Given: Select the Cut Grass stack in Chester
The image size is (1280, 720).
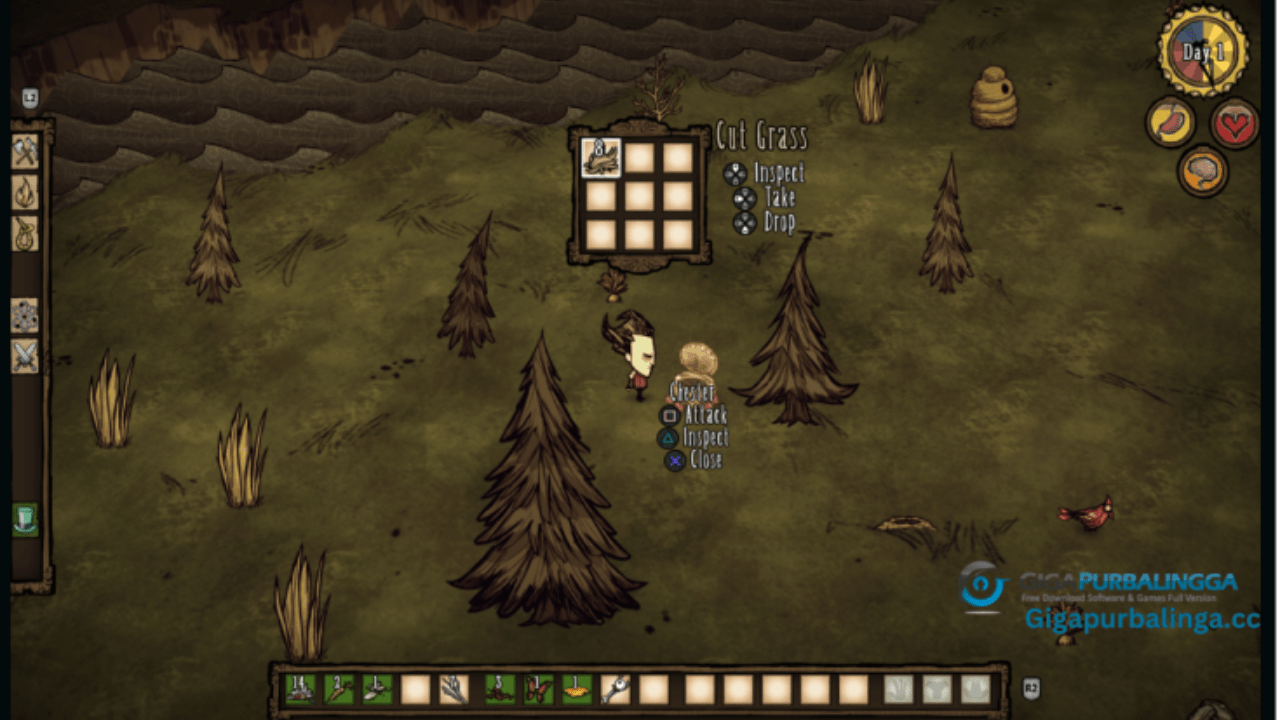Looking at the screenshot, I should pyautogui.click(x=601, y=157).
